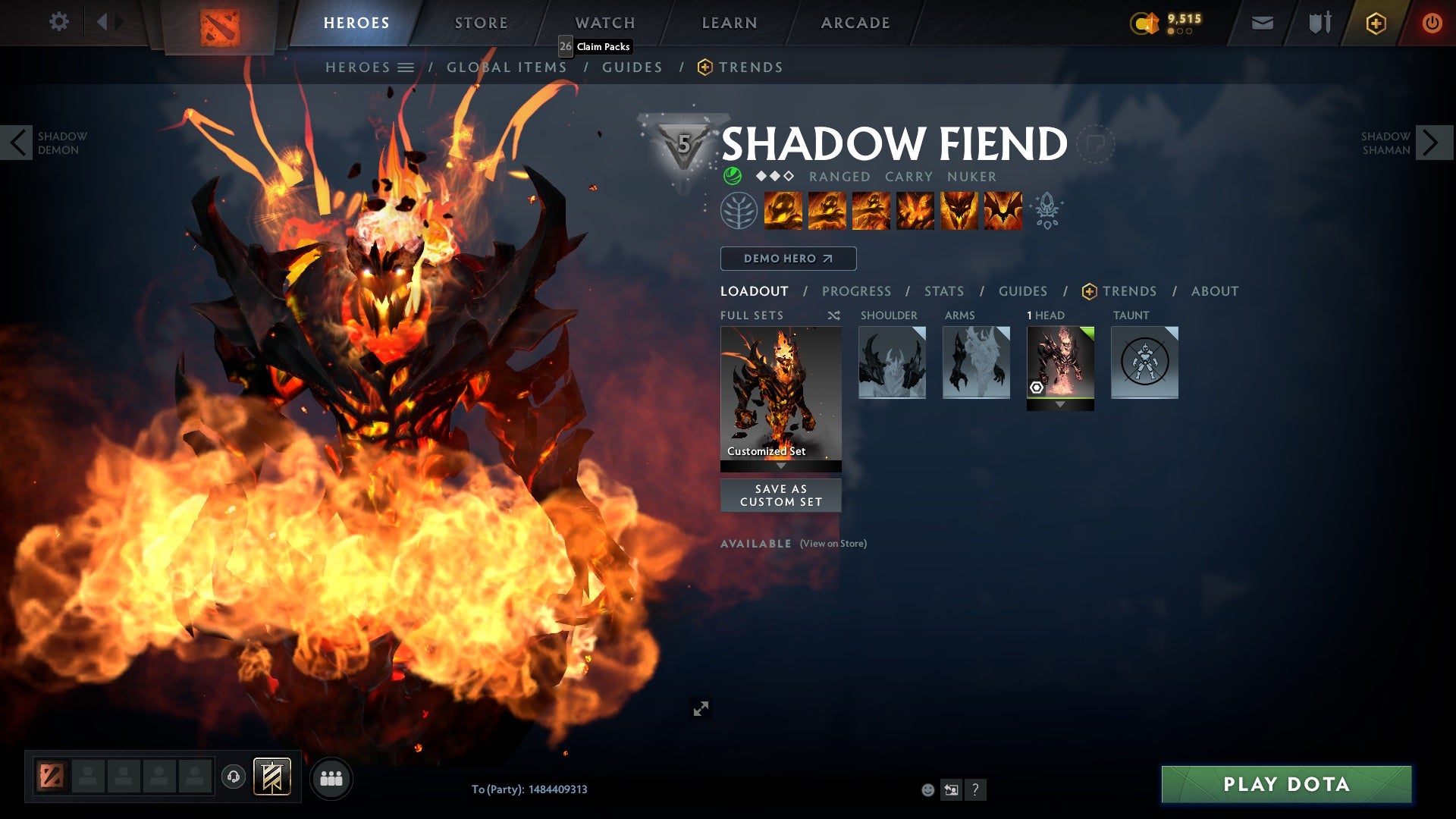1456x819 pixels.
Task: Open the ARCADE menu item
Action: (x=855, y=23)
